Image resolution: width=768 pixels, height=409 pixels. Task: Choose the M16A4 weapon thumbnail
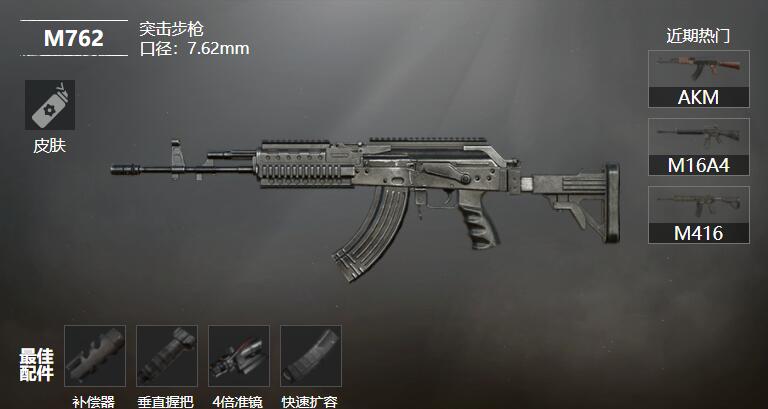[x=698, y=147]
